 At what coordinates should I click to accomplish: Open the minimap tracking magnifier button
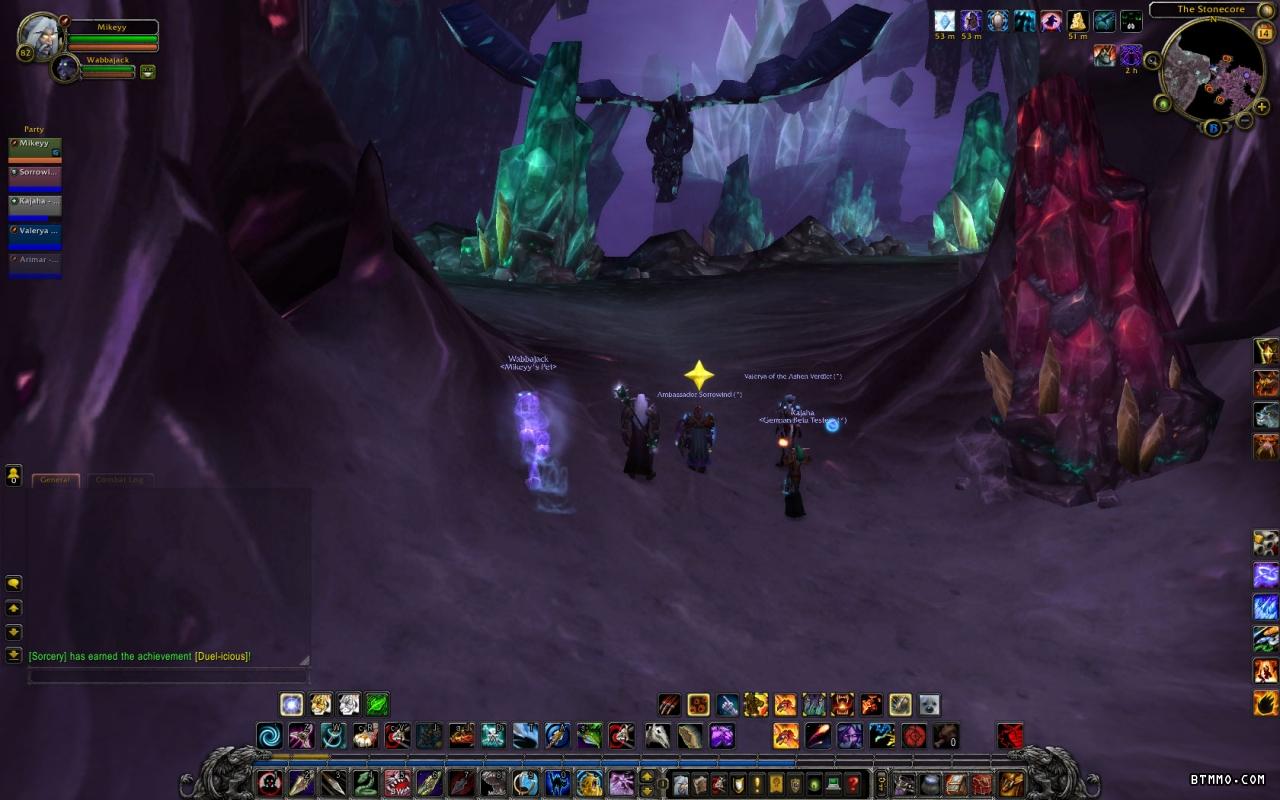[1153, 61]
